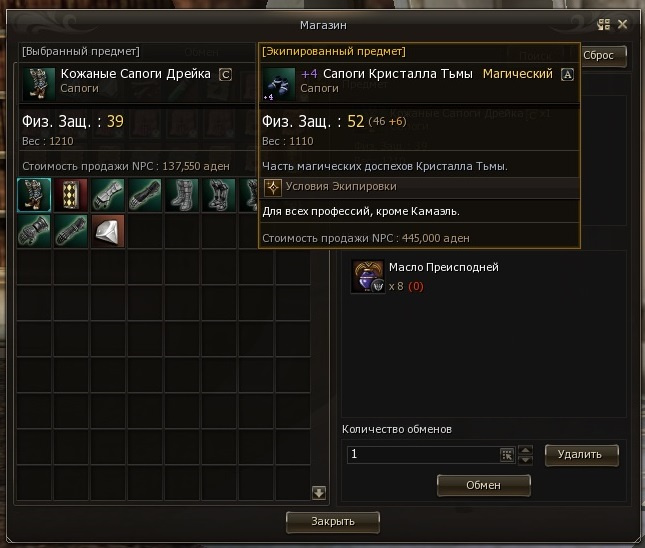Decrease the exchange count with the down arrow
This screenshot has width=645, height=548.
click(526, 460)
